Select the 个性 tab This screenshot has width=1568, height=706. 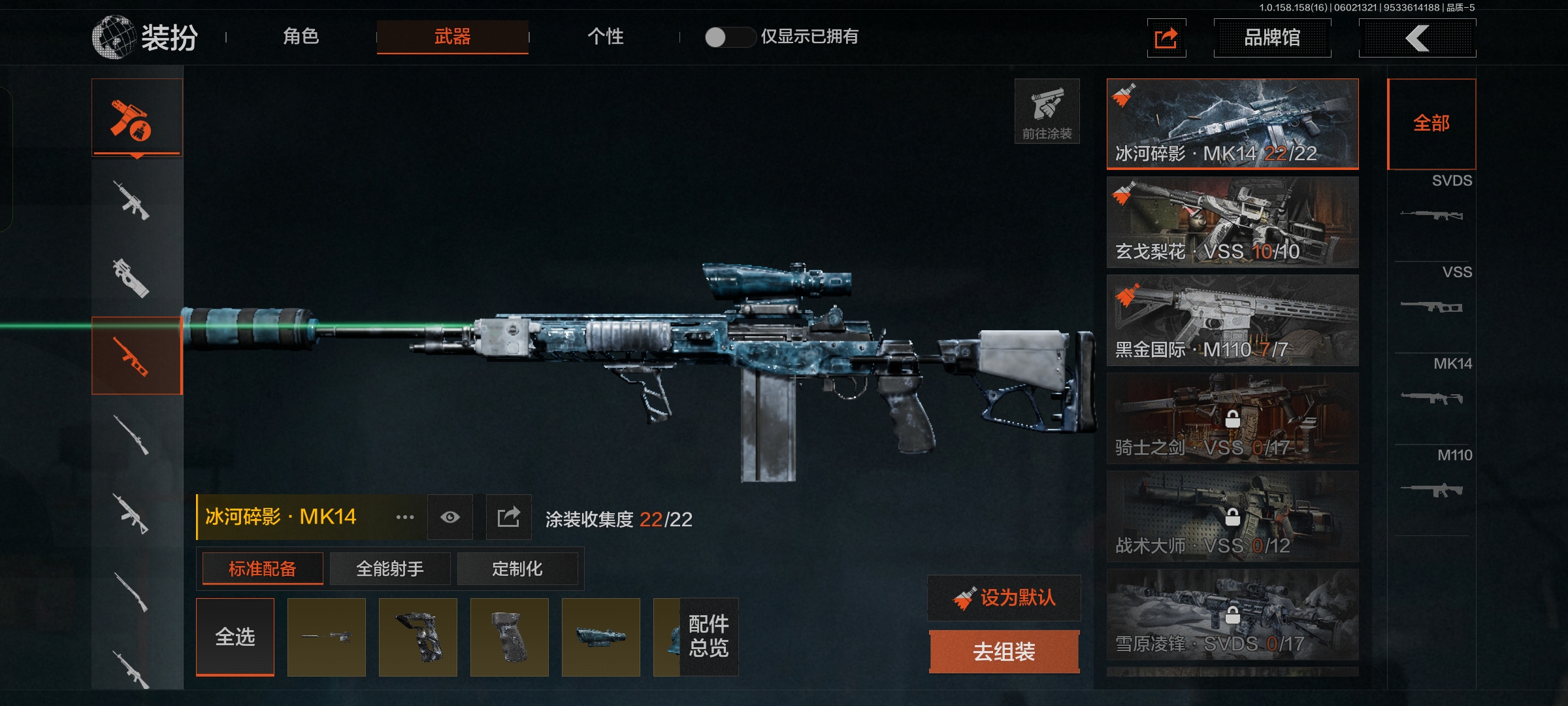coord(605,37)
